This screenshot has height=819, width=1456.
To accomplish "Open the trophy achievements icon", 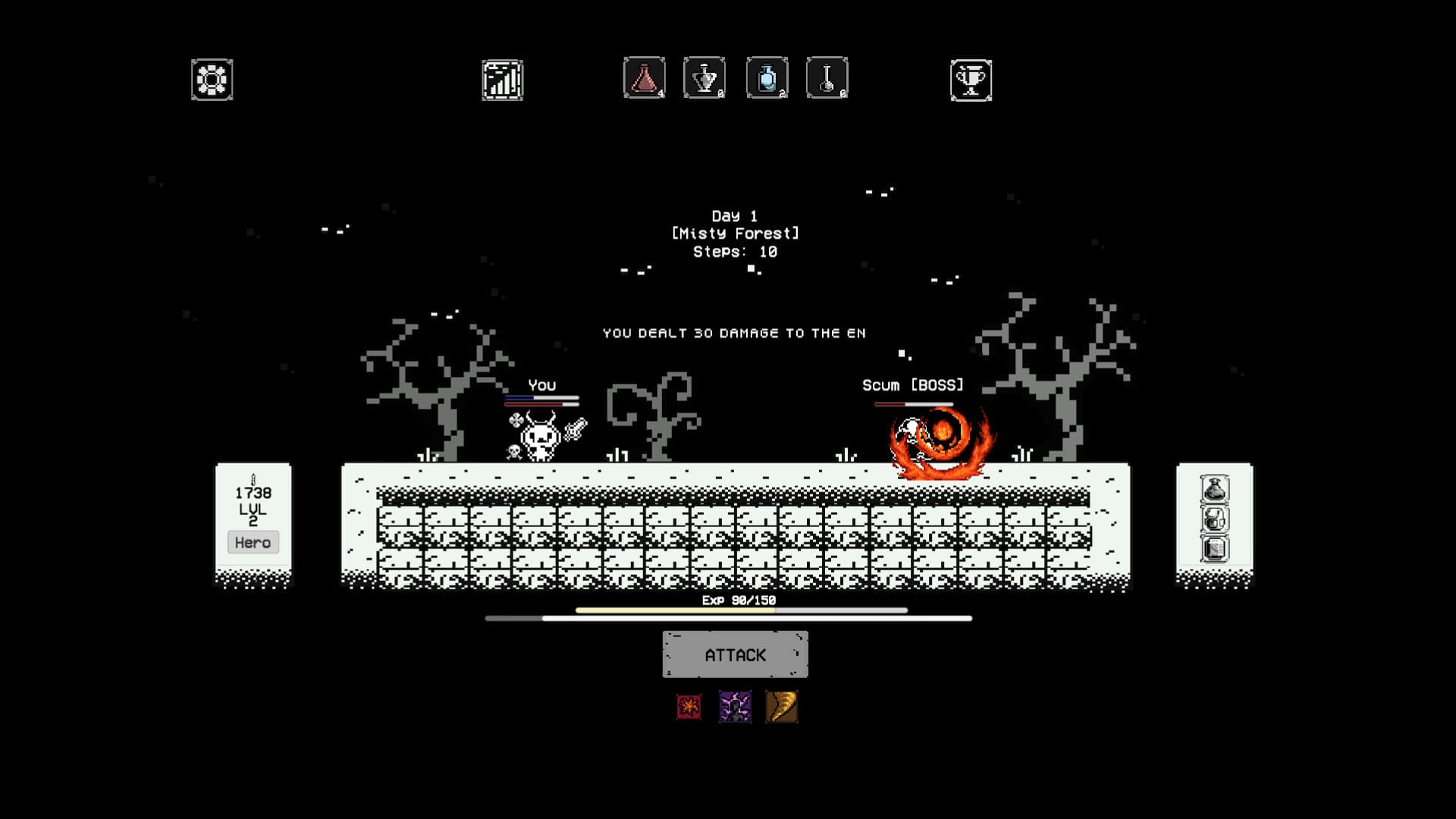I will [971, 79].
